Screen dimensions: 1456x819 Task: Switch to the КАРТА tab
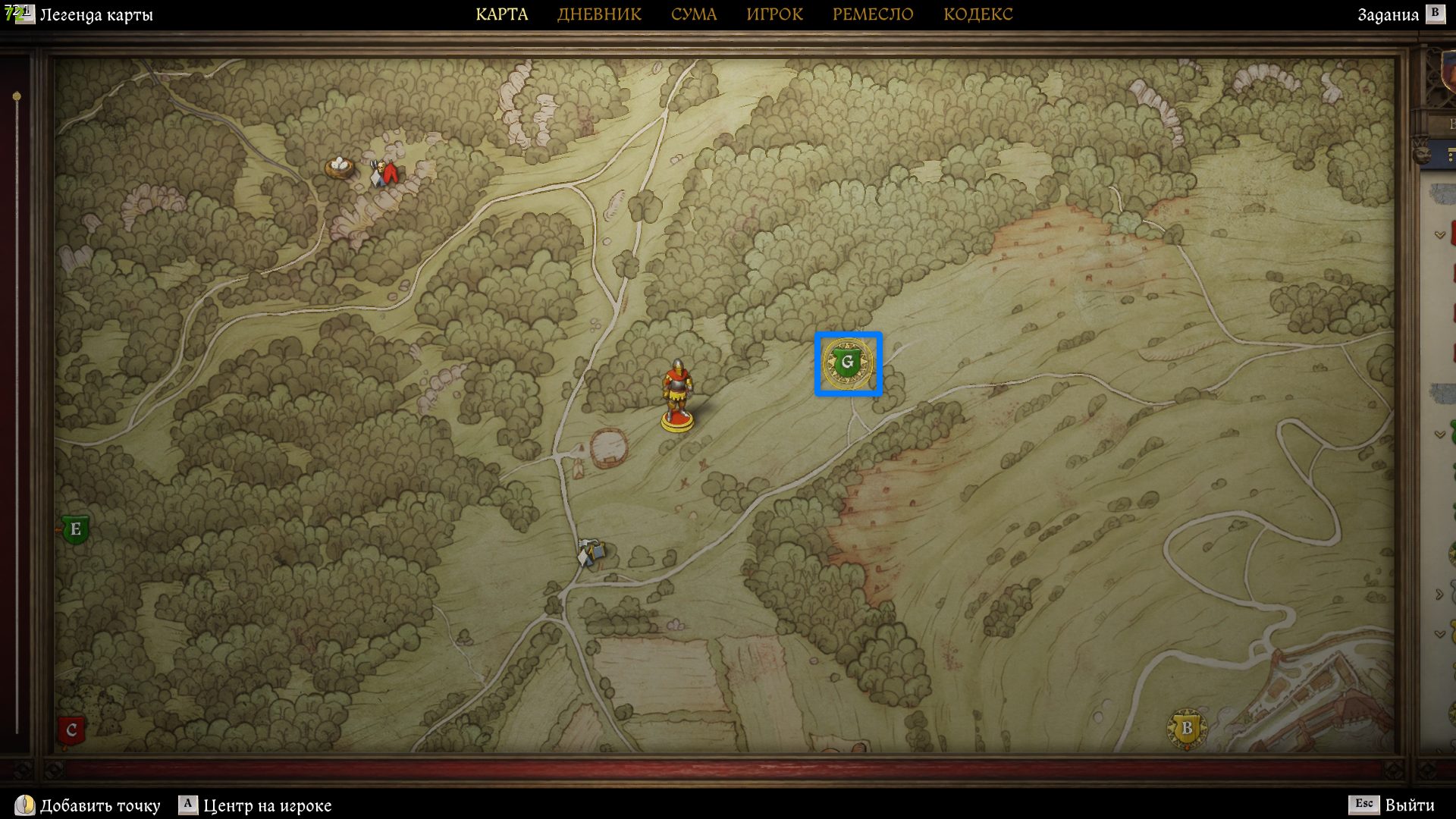click(x=501, y=14)
